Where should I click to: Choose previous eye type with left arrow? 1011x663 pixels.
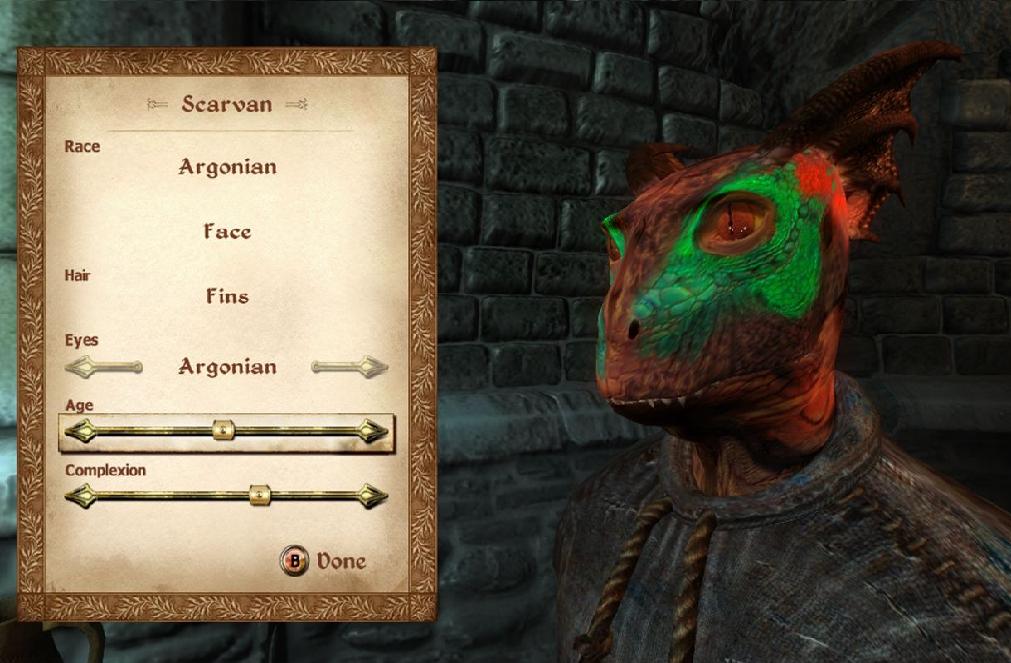coord(103,367)
